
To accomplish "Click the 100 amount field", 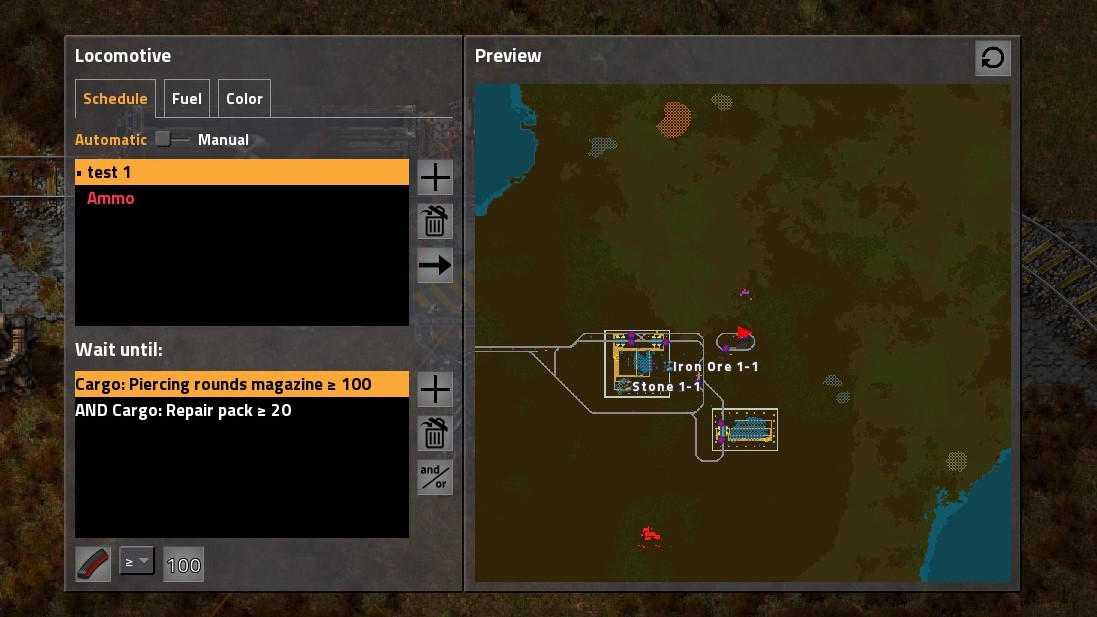I will click(x=183, y=565).
